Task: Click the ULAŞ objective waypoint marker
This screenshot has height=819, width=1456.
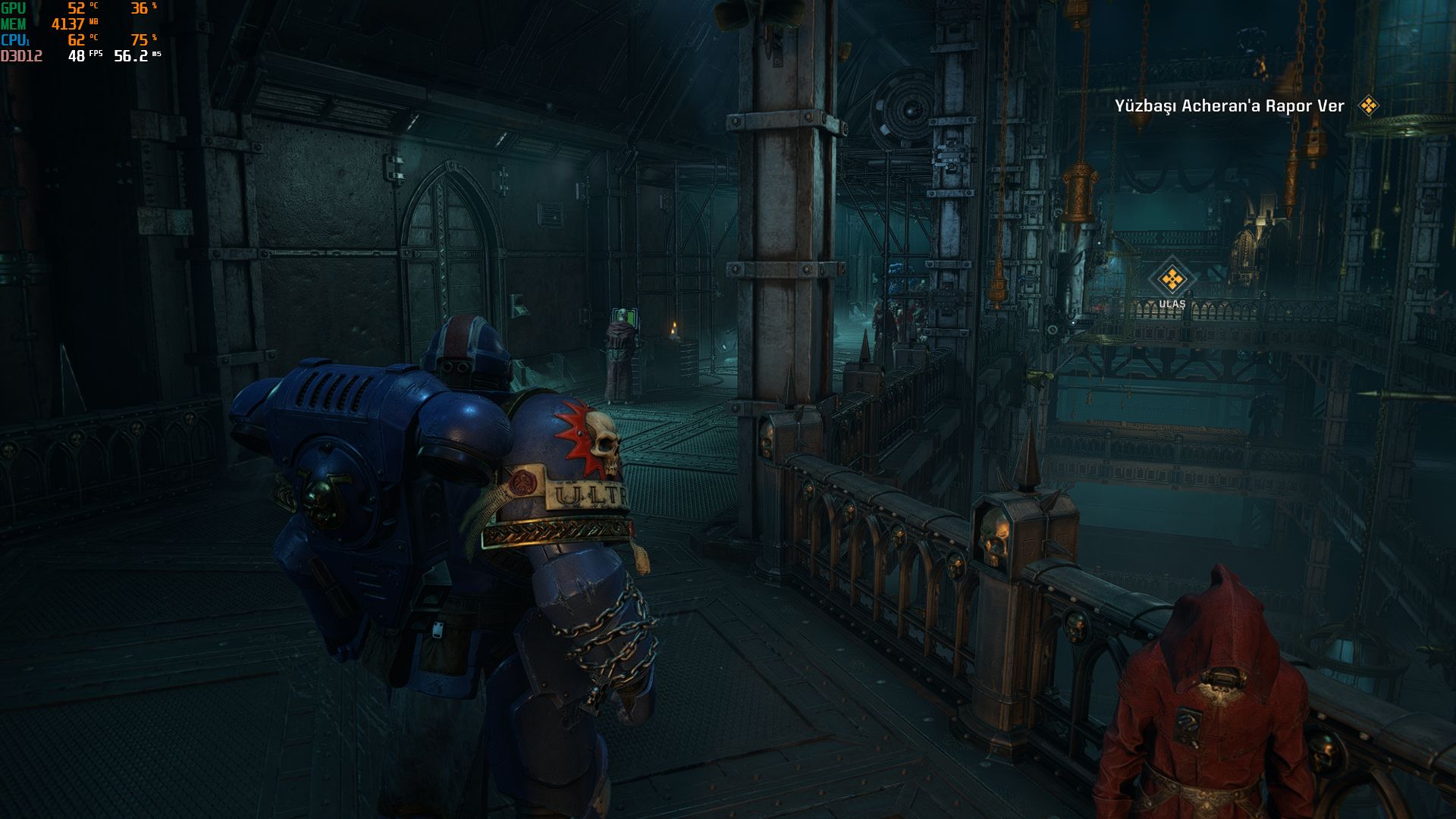Action: (x=1172, y=280)
